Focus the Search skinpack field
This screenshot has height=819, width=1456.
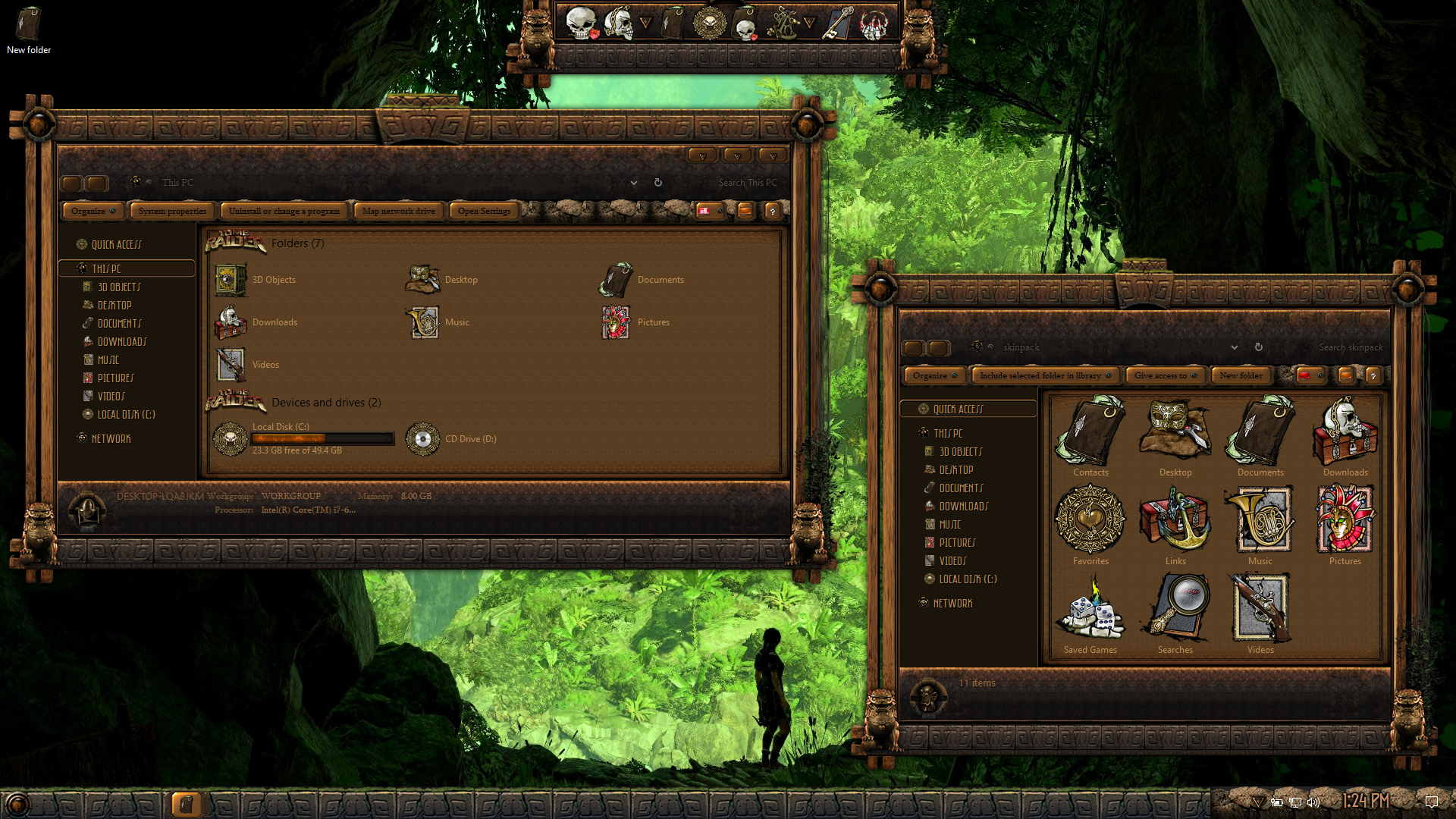click(x=1350, y=347)
